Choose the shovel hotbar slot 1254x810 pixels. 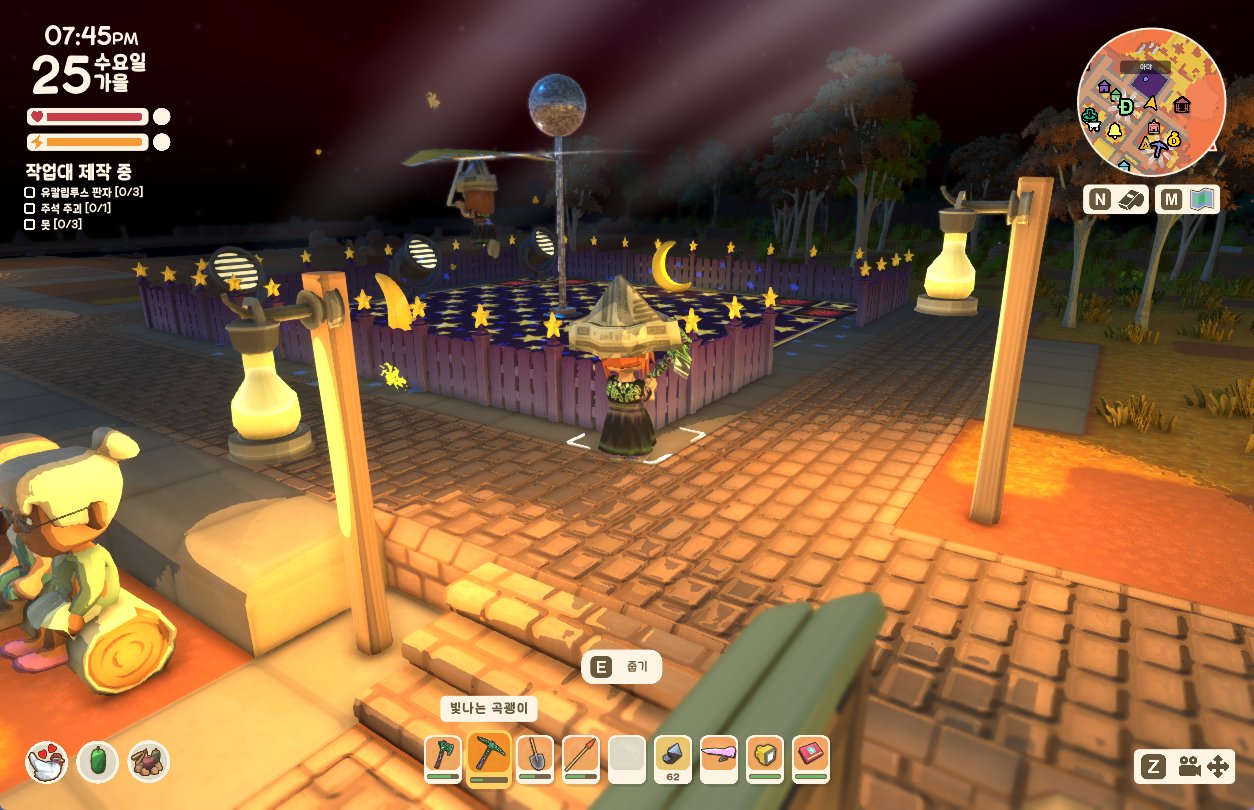coord(535,757)
